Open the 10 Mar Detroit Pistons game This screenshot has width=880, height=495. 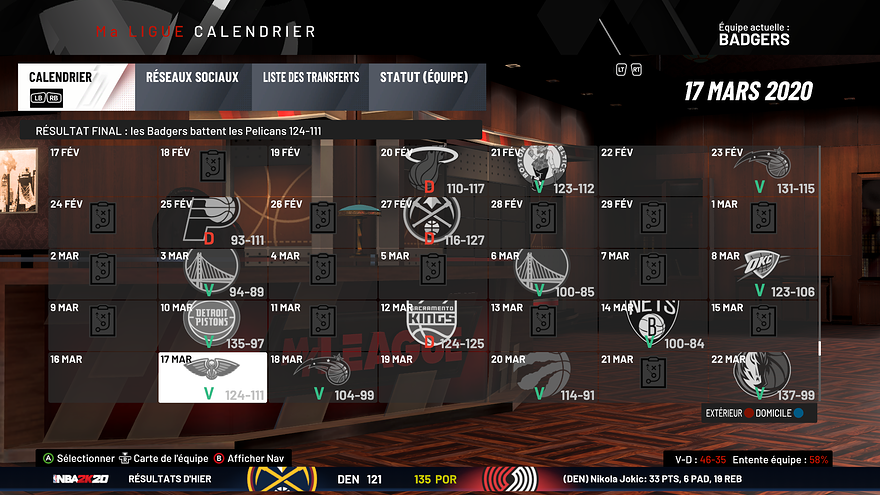(212, 324)
